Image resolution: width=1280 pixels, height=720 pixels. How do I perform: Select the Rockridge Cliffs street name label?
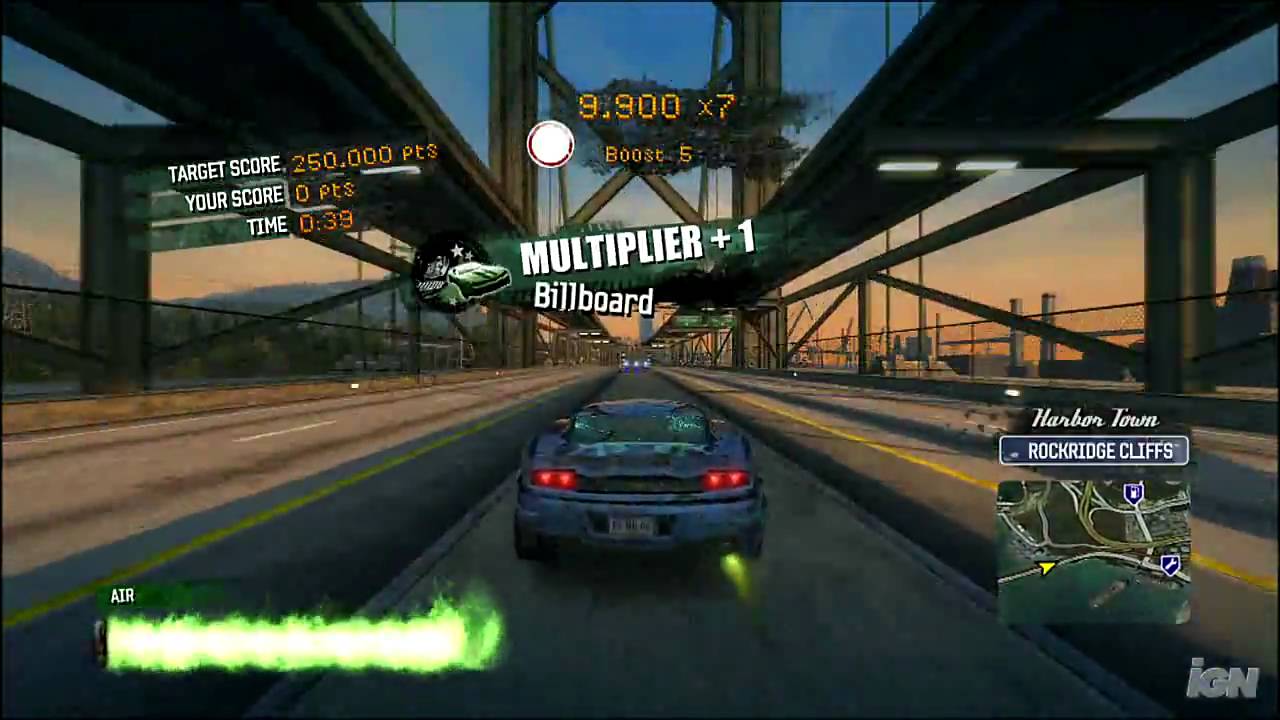click(1094, 451)
